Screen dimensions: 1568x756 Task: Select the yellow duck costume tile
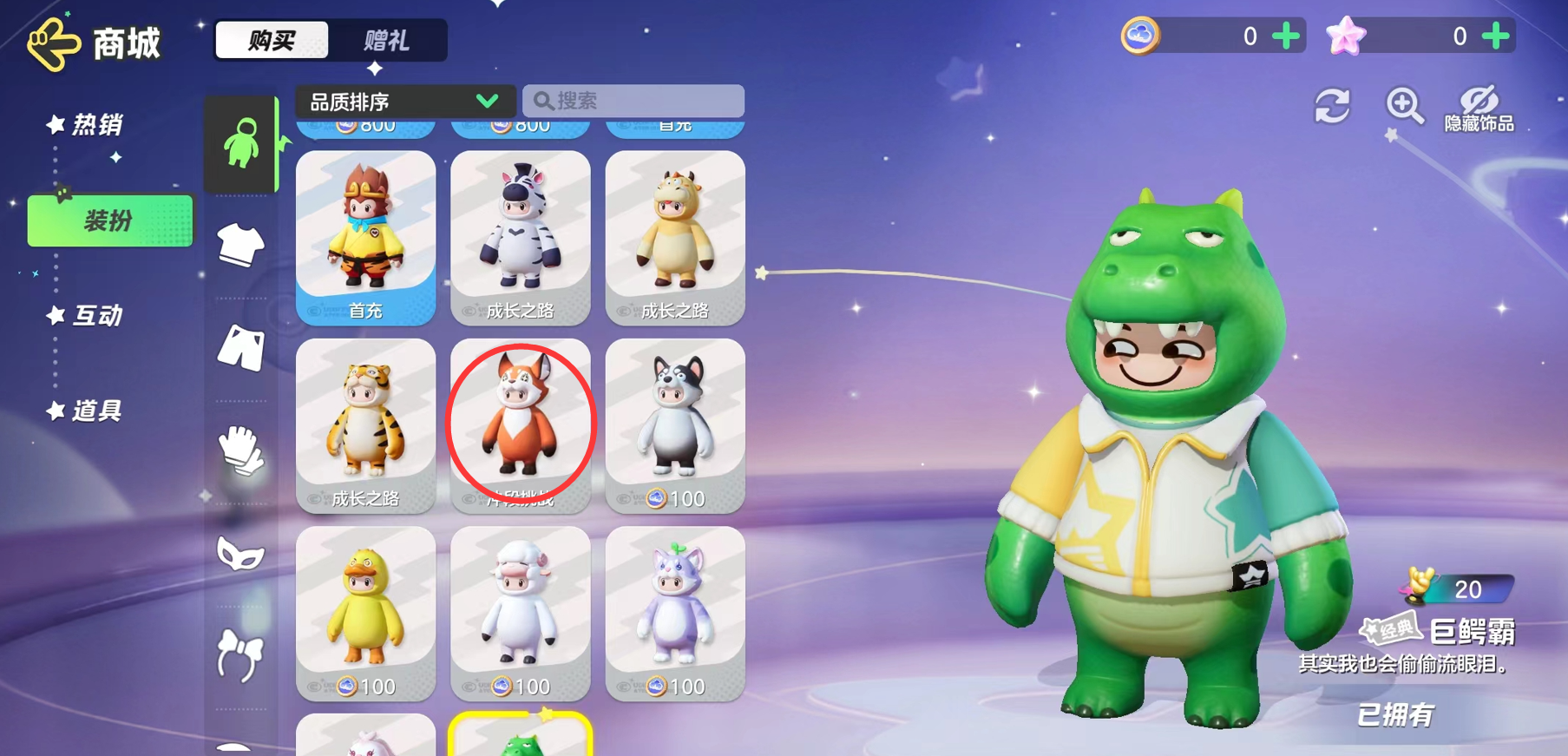[365, 613]
